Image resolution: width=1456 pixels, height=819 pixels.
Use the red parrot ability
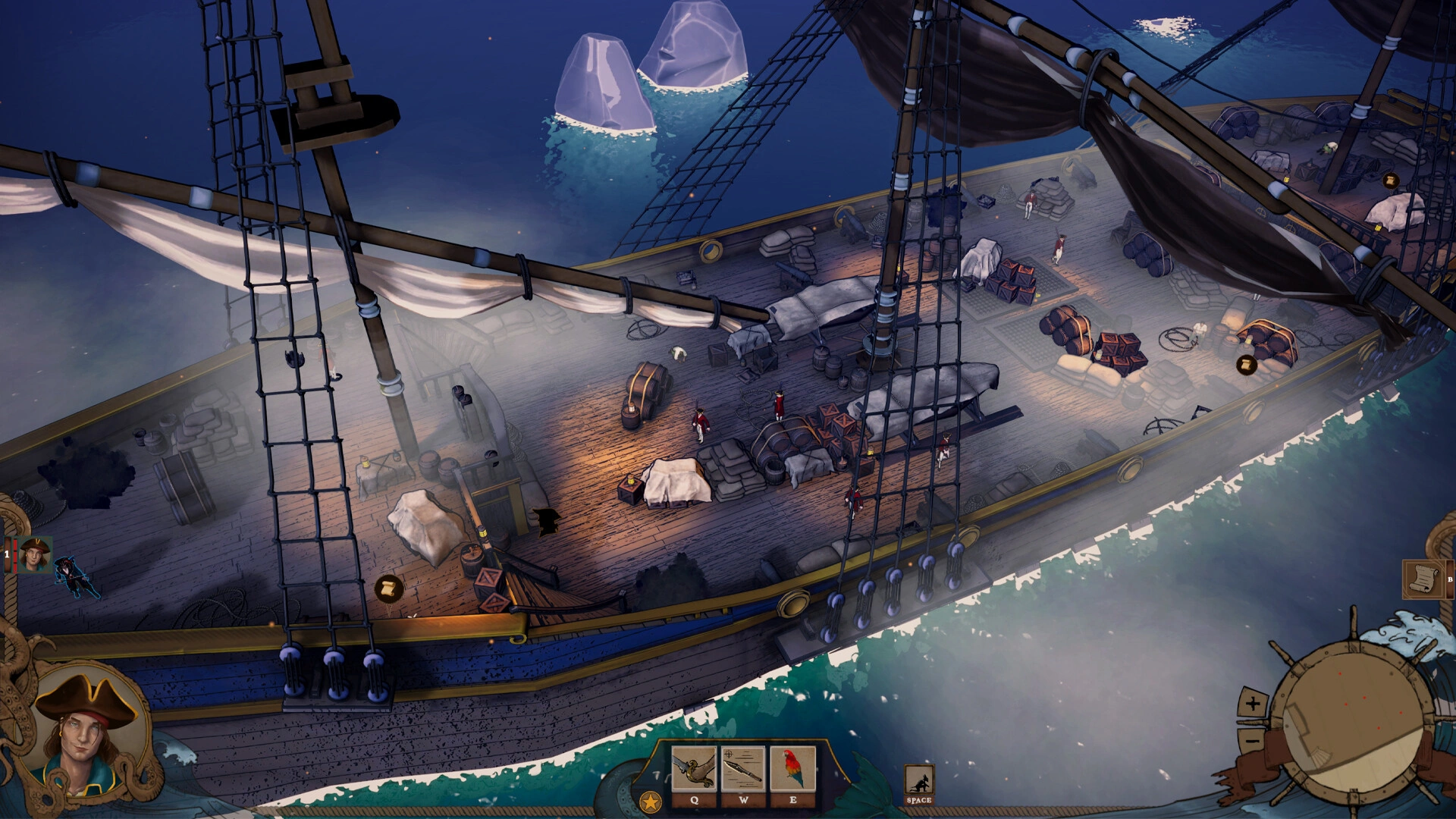(792, 768)
